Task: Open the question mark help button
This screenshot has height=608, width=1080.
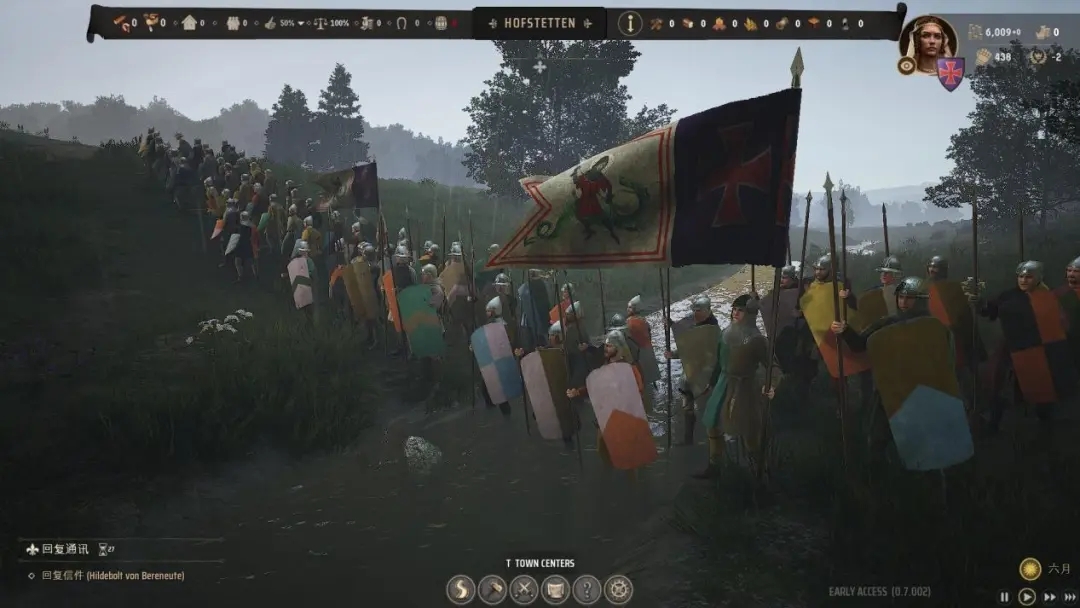Action: click(587, 589)
